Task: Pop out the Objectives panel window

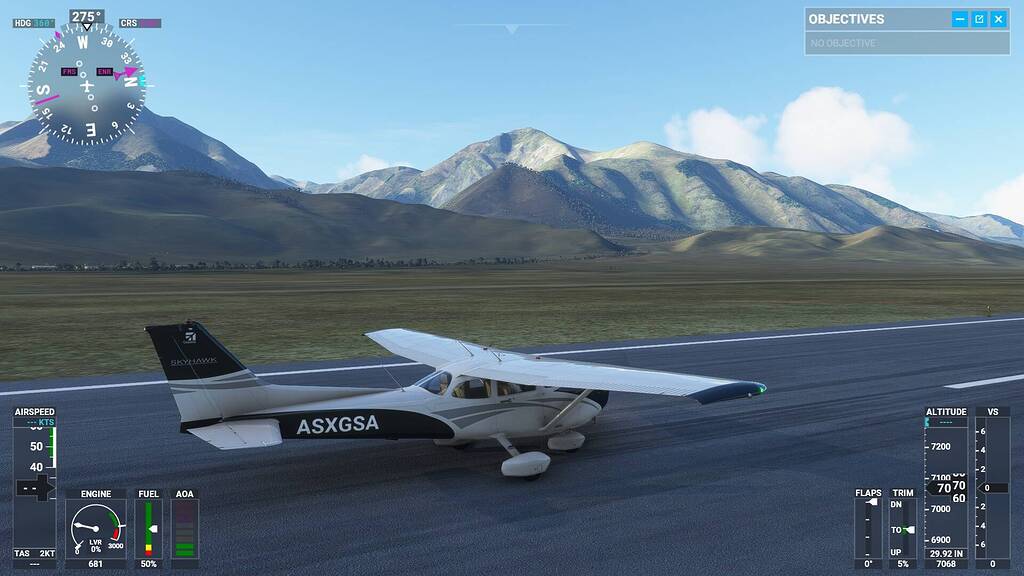Action: pos(979,19)
